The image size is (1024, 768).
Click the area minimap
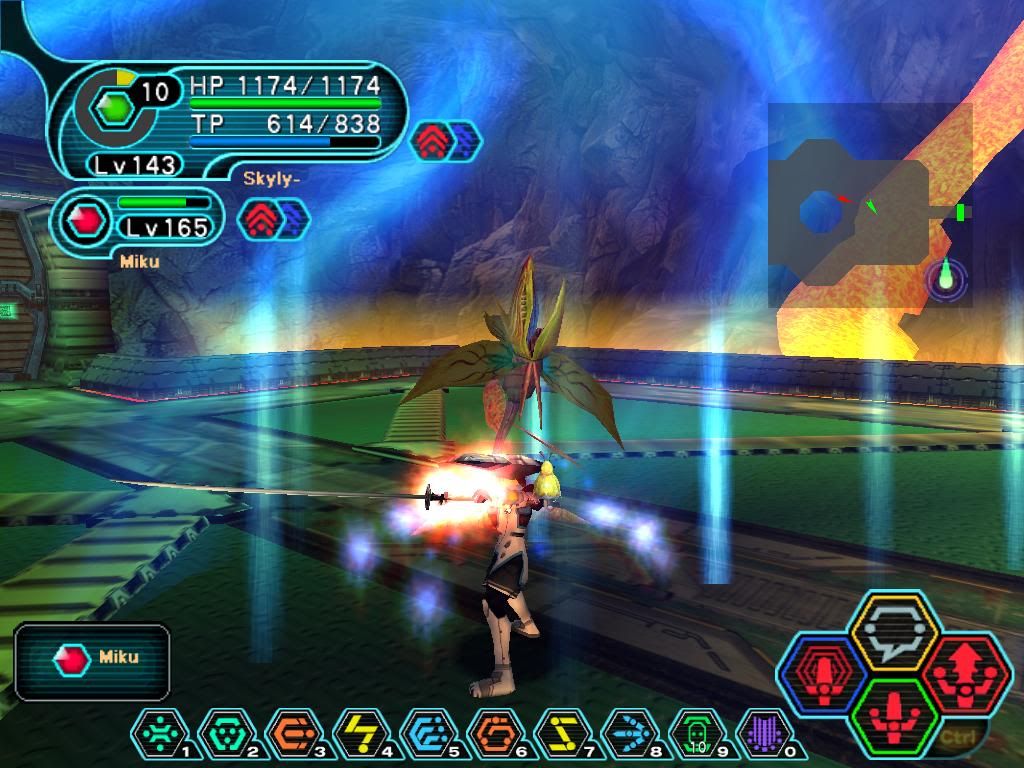tap(870, 205)
